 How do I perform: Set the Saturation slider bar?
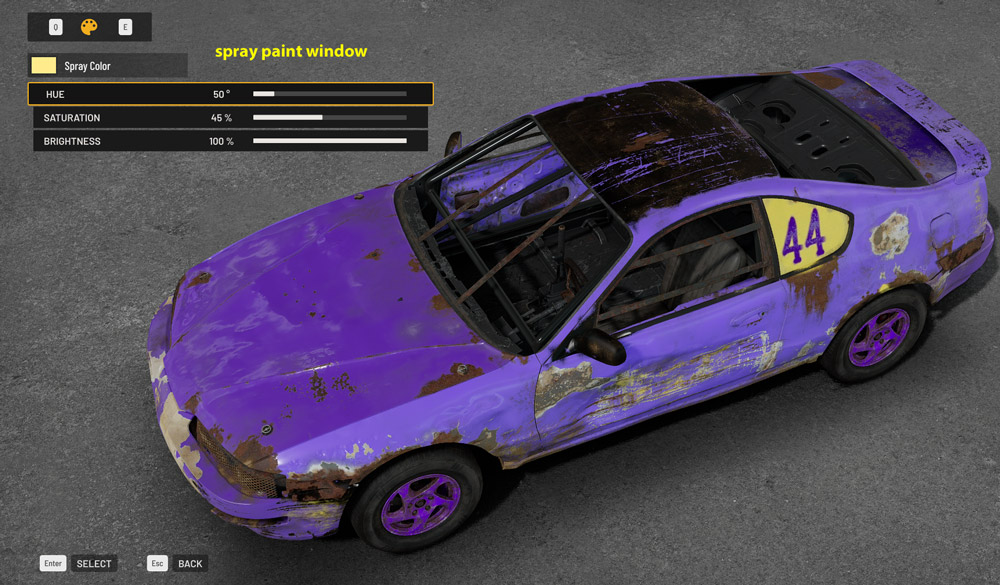[329, 118]
